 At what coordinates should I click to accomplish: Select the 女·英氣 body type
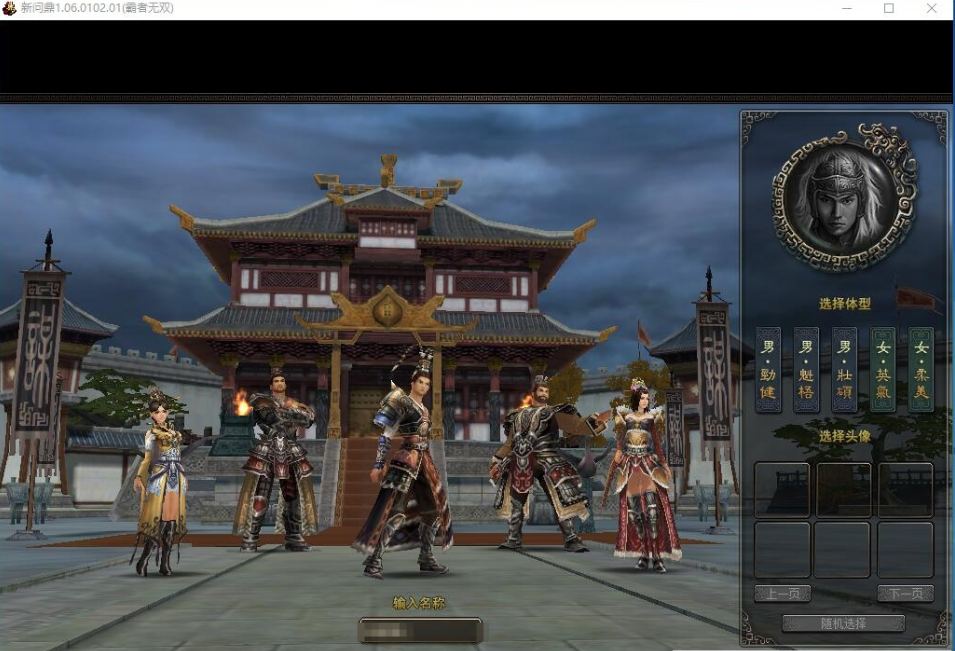(882, 370)
